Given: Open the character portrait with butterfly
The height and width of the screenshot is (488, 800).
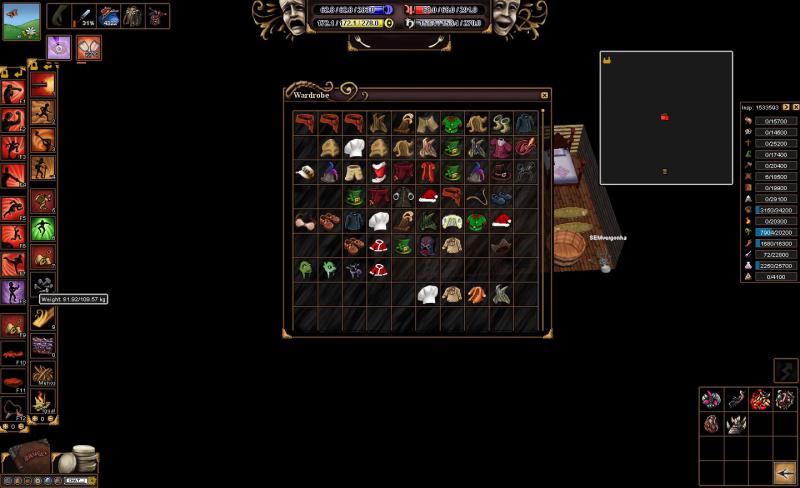Looking at the screenshot, I should pyautogui.click(x=22, y=21).
